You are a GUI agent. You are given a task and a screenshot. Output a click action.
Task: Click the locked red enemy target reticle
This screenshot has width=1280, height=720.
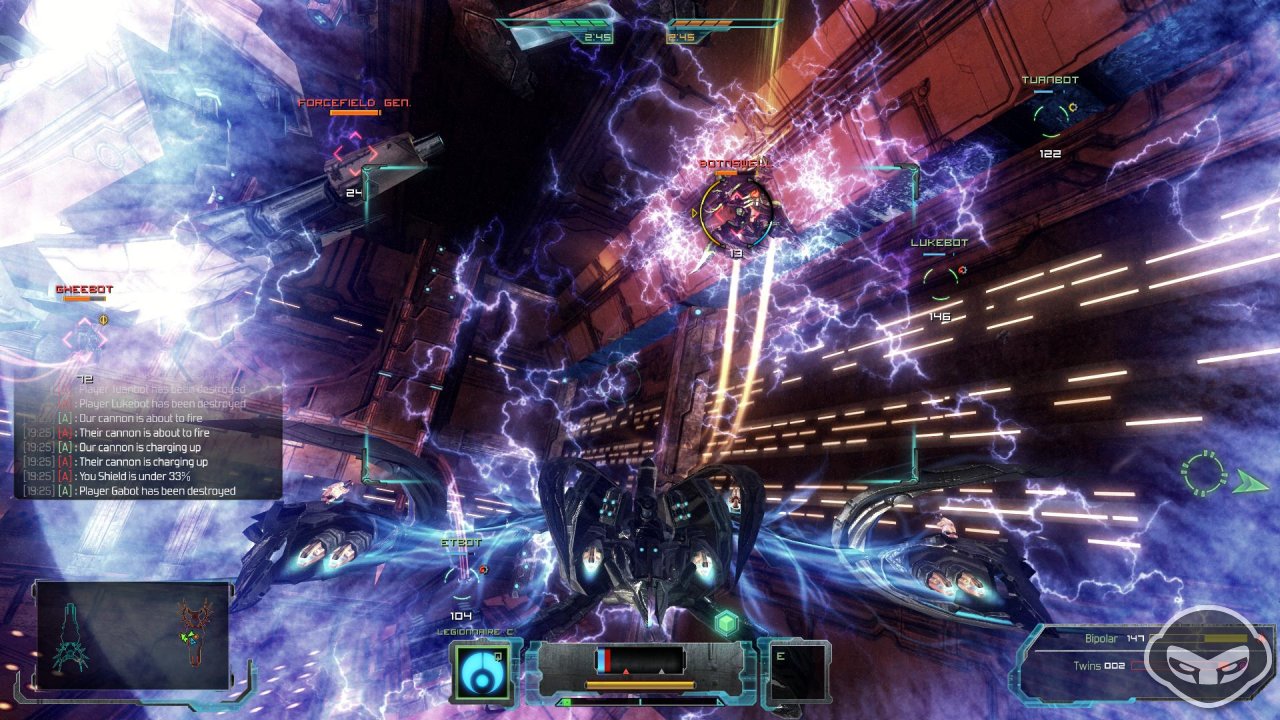(736, 208)
